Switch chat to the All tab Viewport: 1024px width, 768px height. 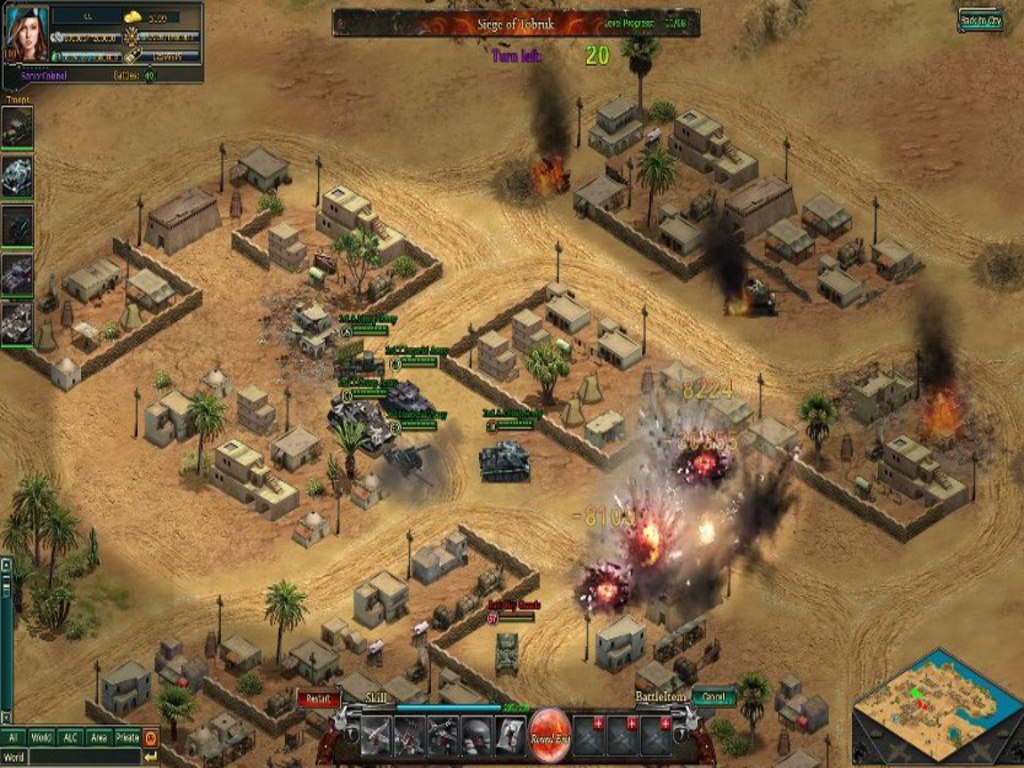pos(14,738)
